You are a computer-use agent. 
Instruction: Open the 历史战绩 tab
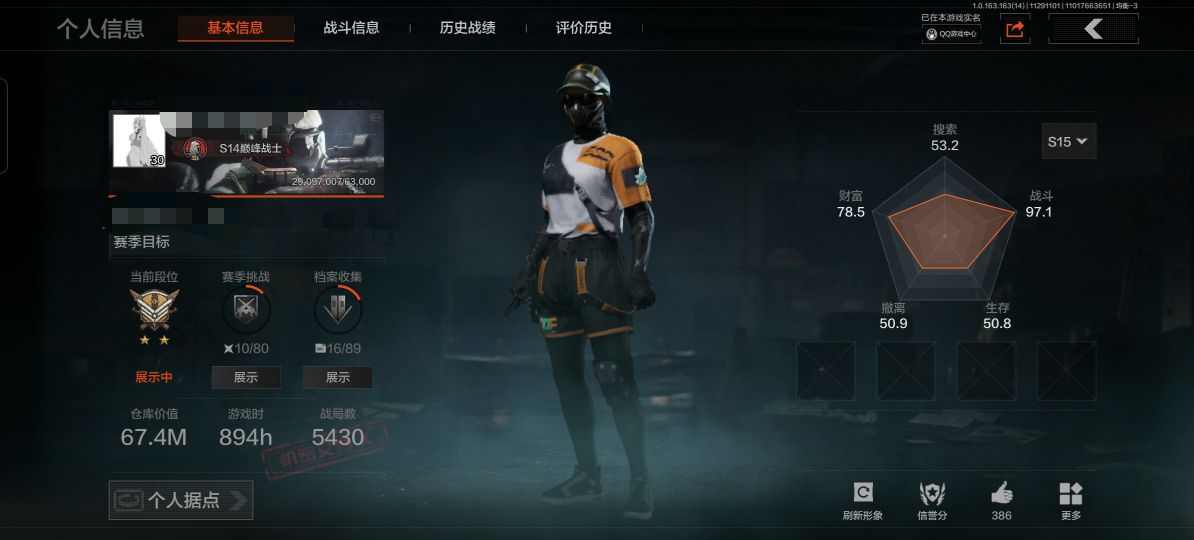(x=467, y=28)
